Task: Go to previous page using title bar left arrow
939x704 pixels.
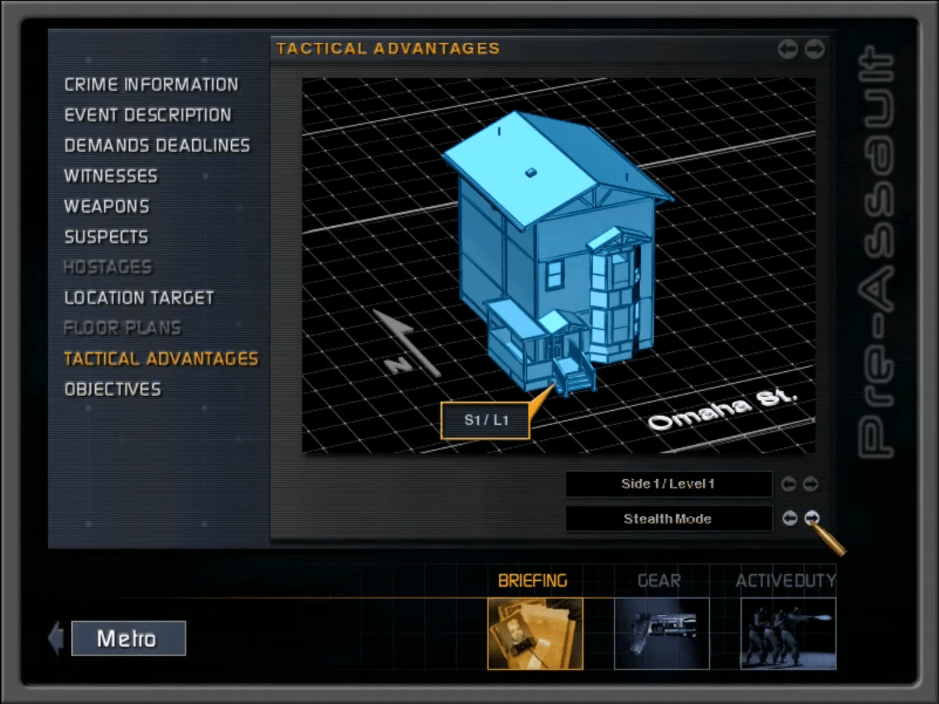Action: (788, 49)
